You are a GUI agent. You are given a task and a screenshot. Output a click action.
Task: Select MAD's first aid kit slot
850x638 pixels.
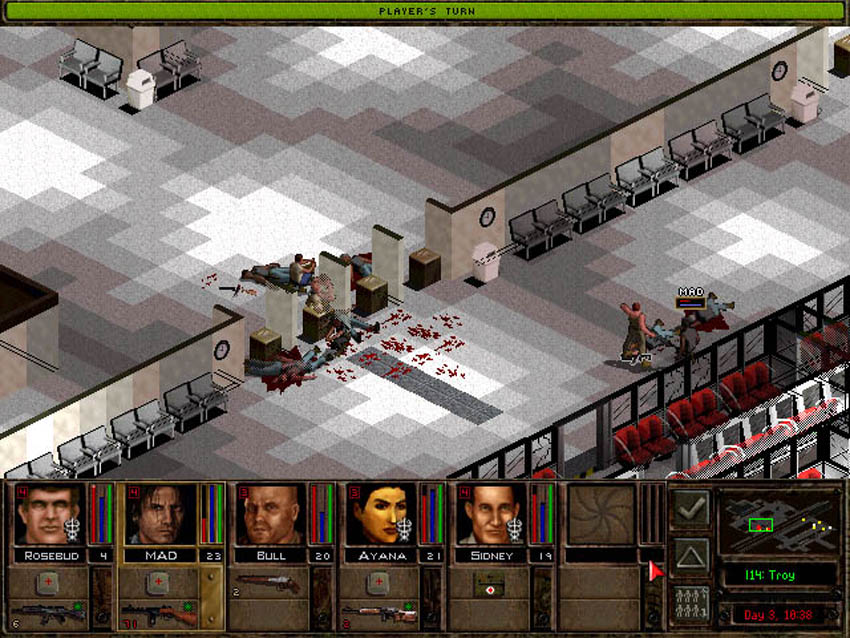point(156,582)
